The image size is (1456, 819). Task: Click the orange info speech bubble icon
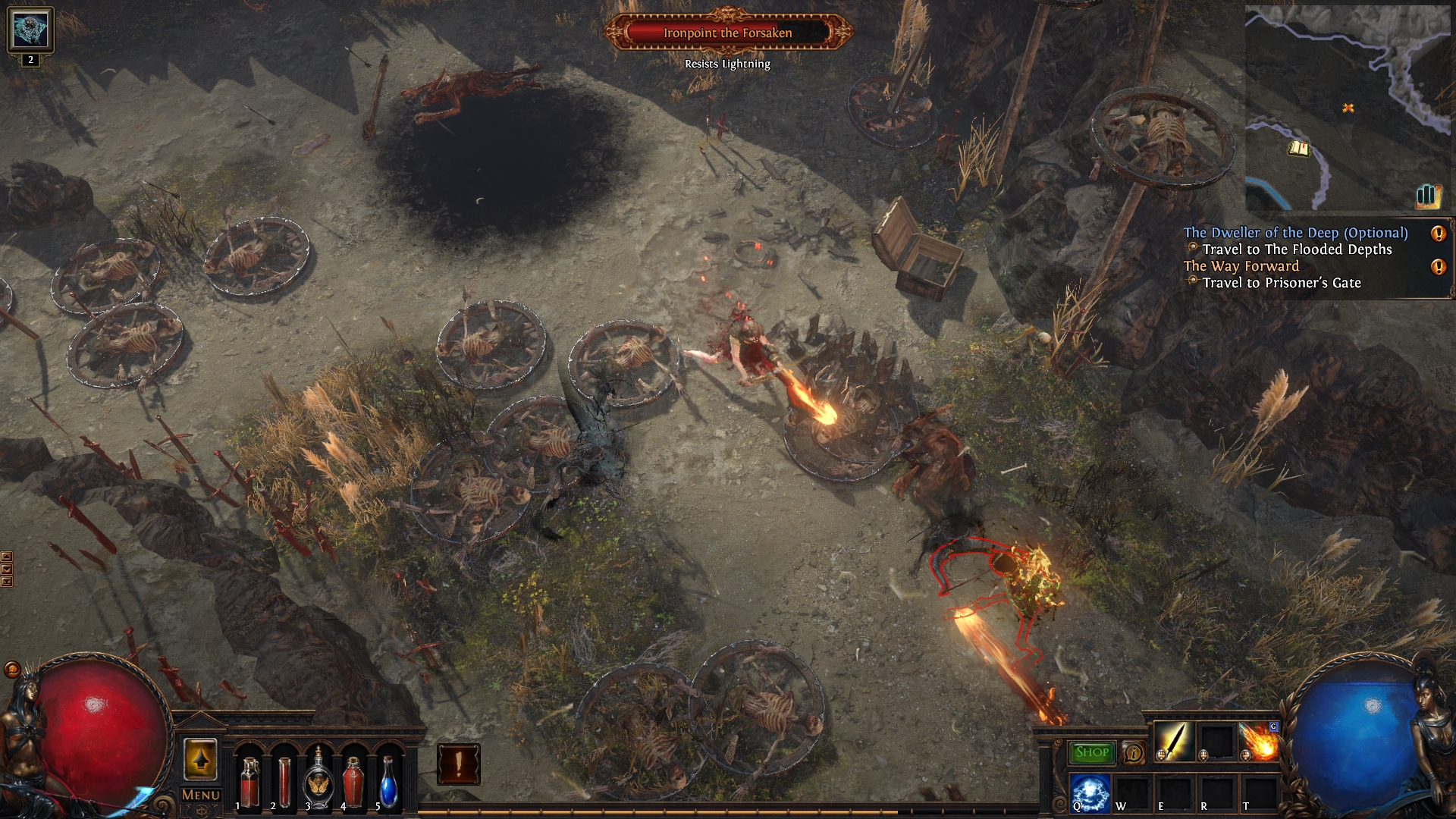pyautogui.click(x=1133, y=752)
